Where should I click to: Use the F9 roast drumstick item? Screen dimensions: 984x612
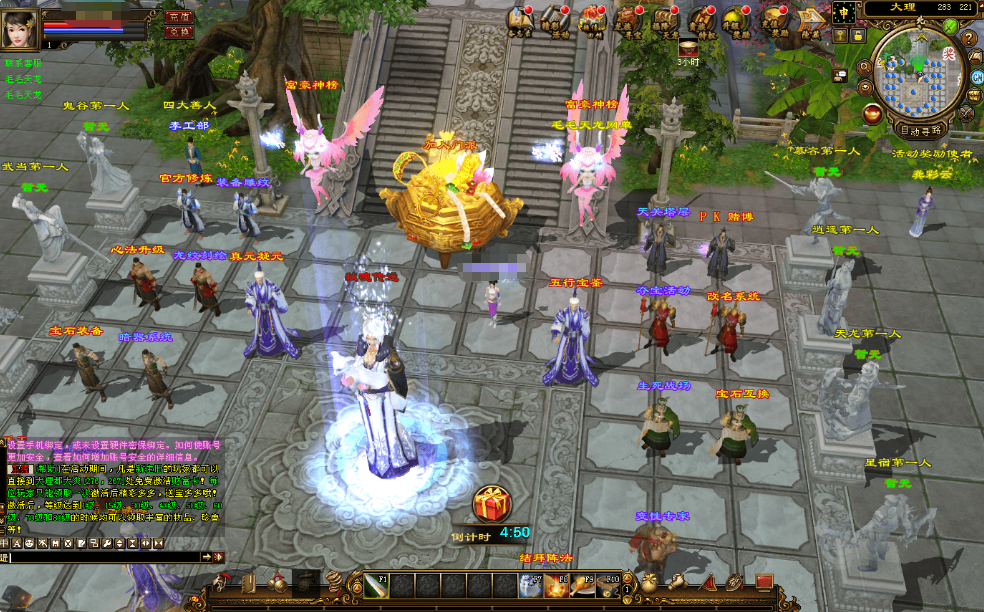coord(583,586)
